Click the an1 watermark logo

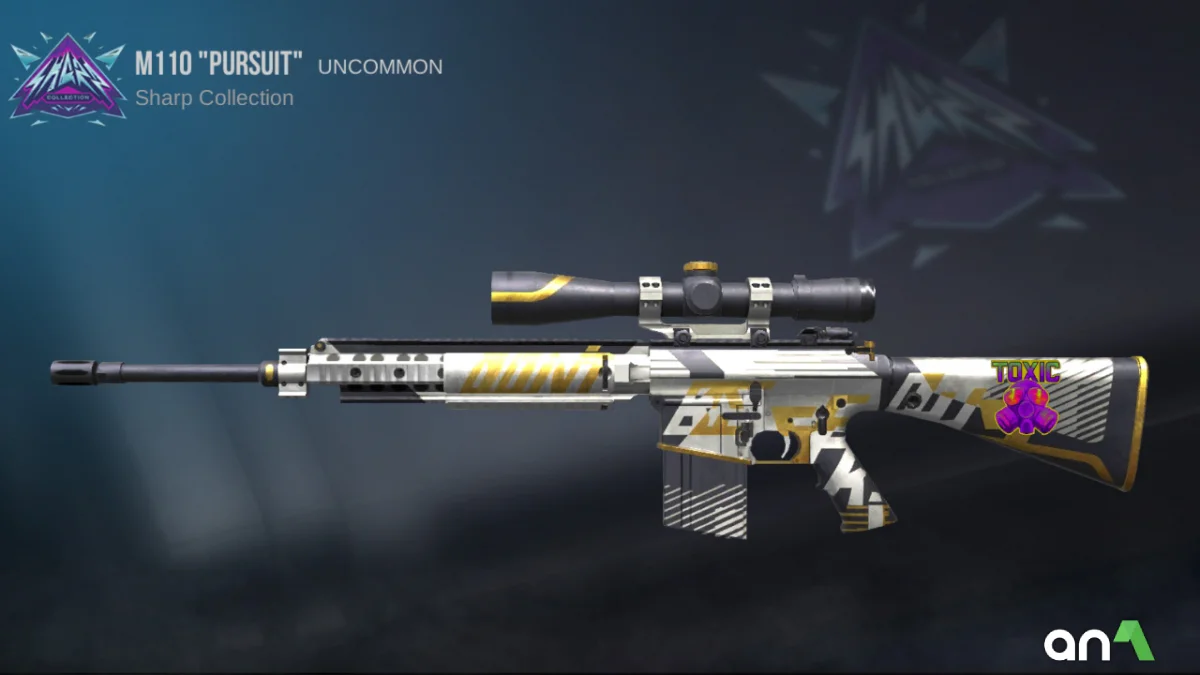1099,643
